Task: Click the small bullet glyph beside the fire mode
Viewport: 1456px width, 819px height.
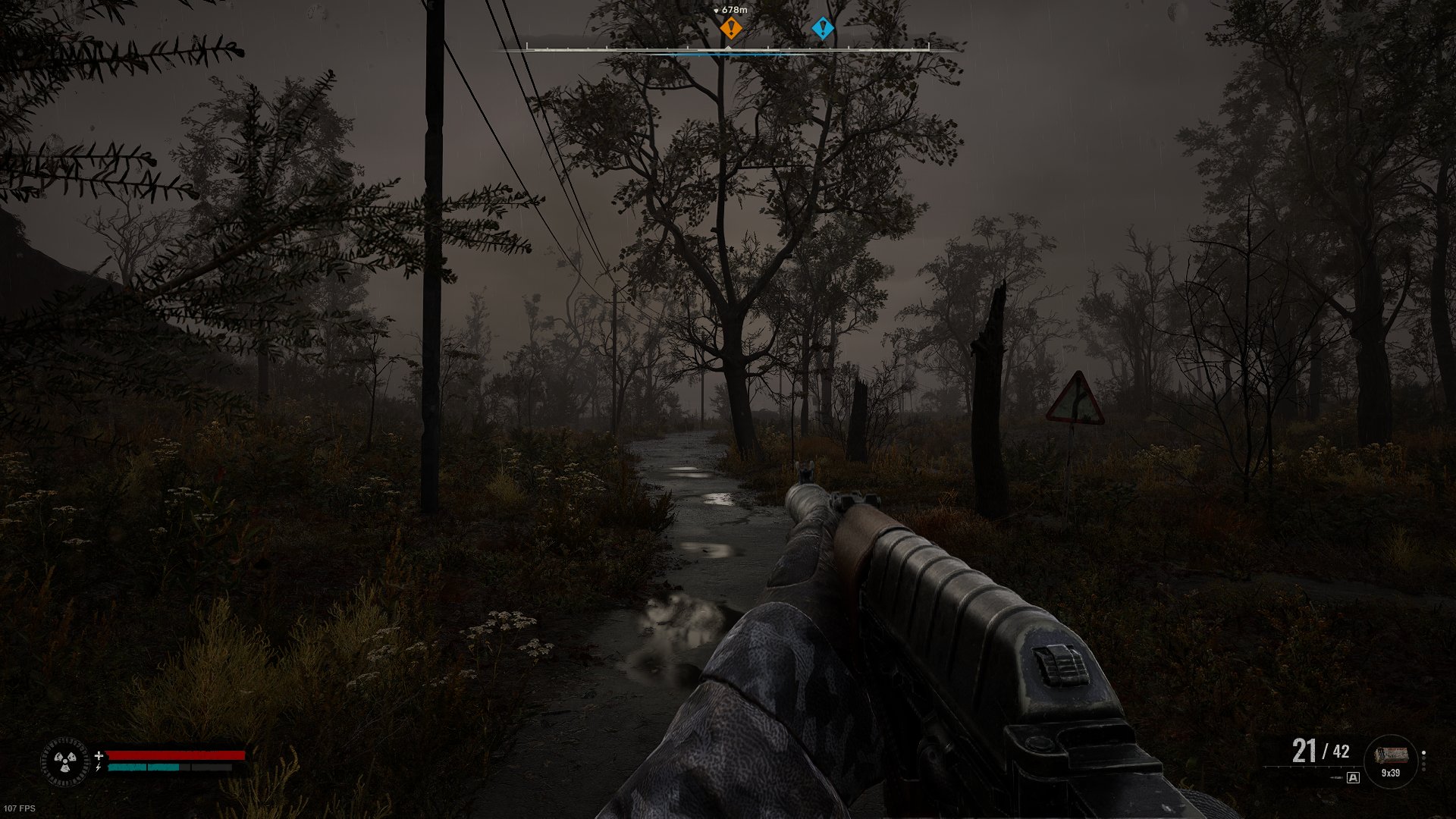Action: (1336, 778)
